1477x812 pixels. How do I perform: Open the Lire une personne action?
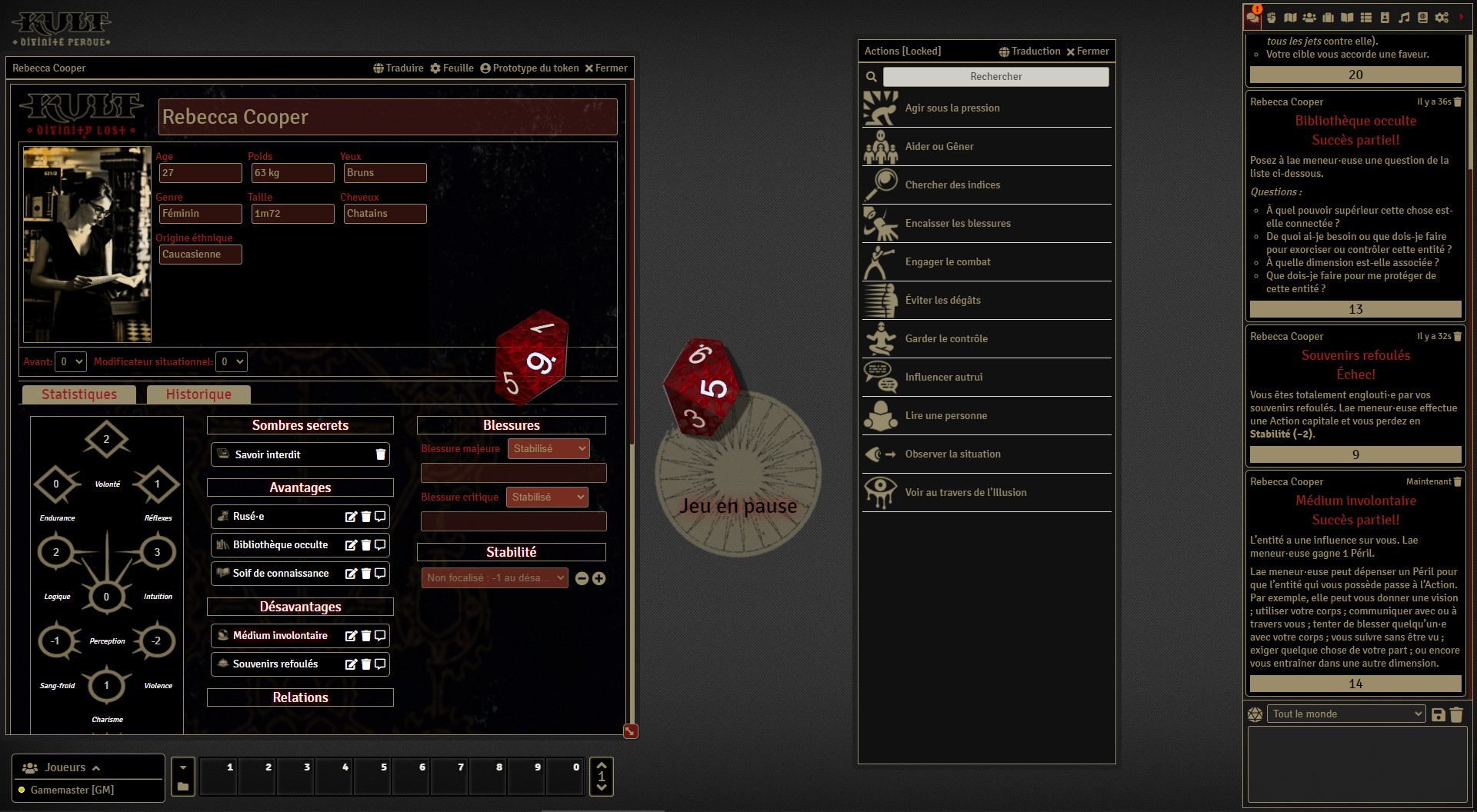pos(945,416)
